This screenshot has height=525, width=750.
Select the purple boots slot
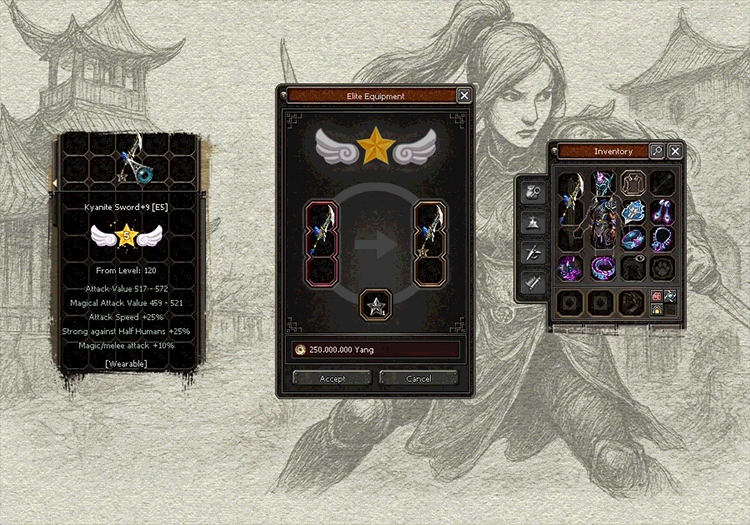tap(572, 268)
